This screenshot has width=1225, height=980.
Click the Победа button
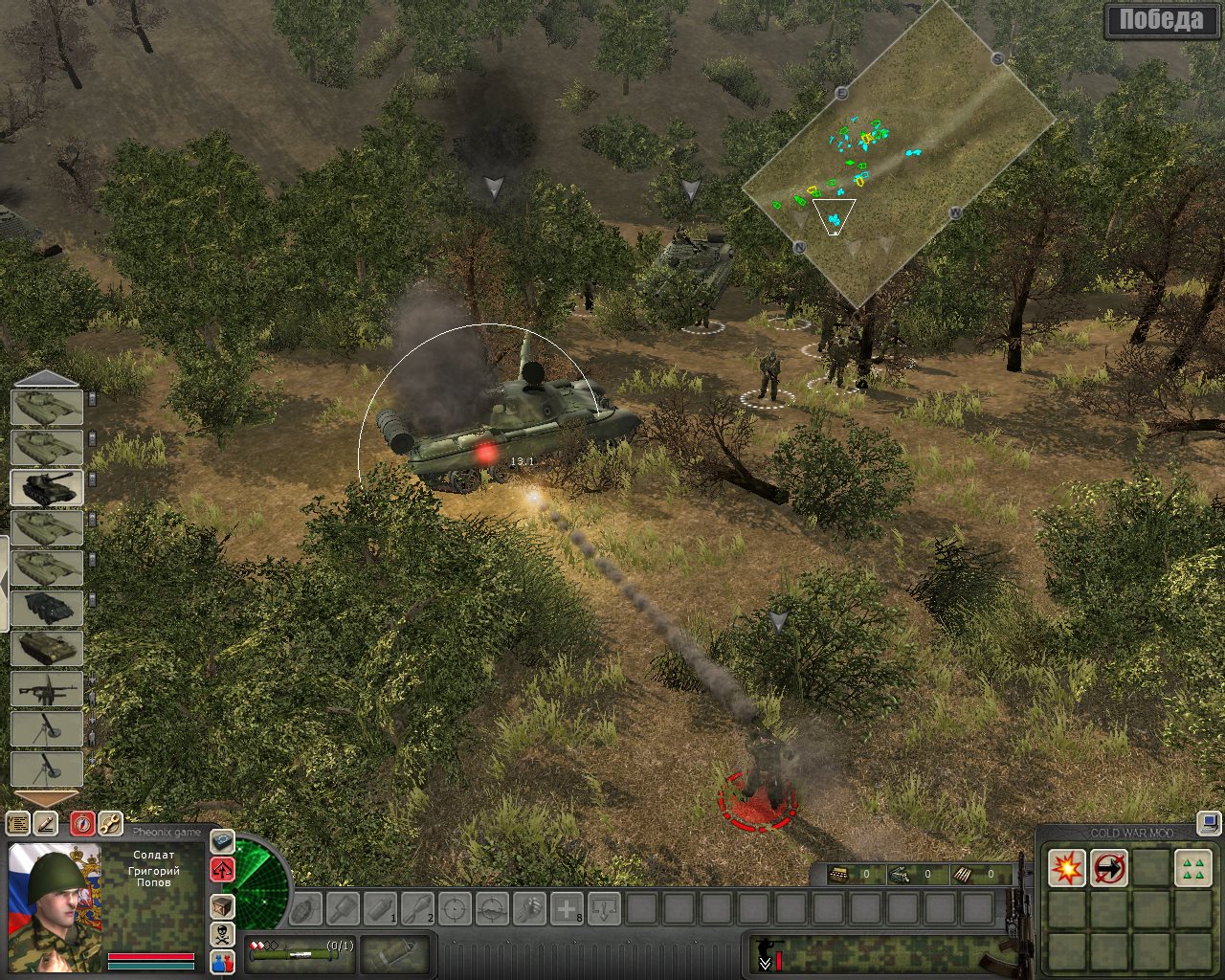[x=1160, y=21]
